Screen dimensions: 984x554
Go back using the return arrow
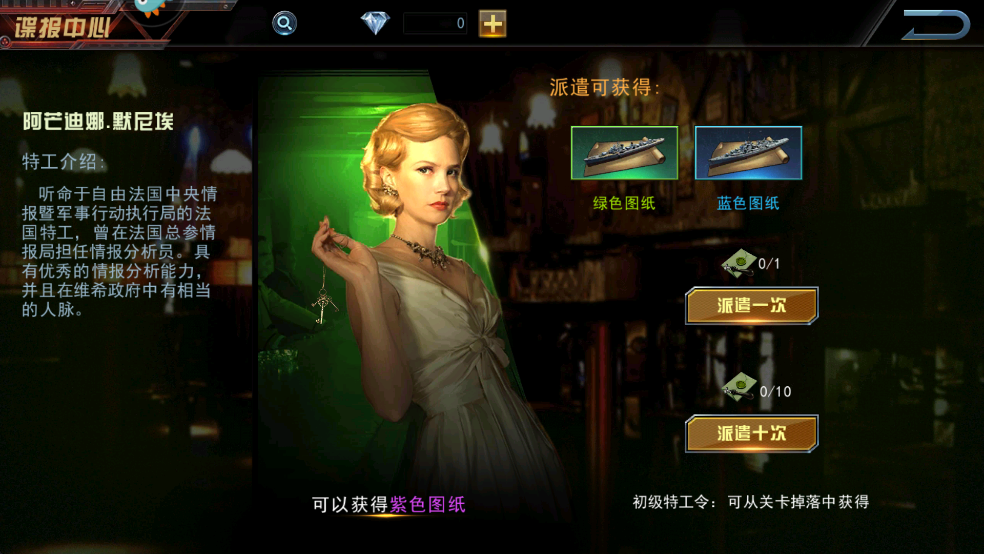point(936,25)
